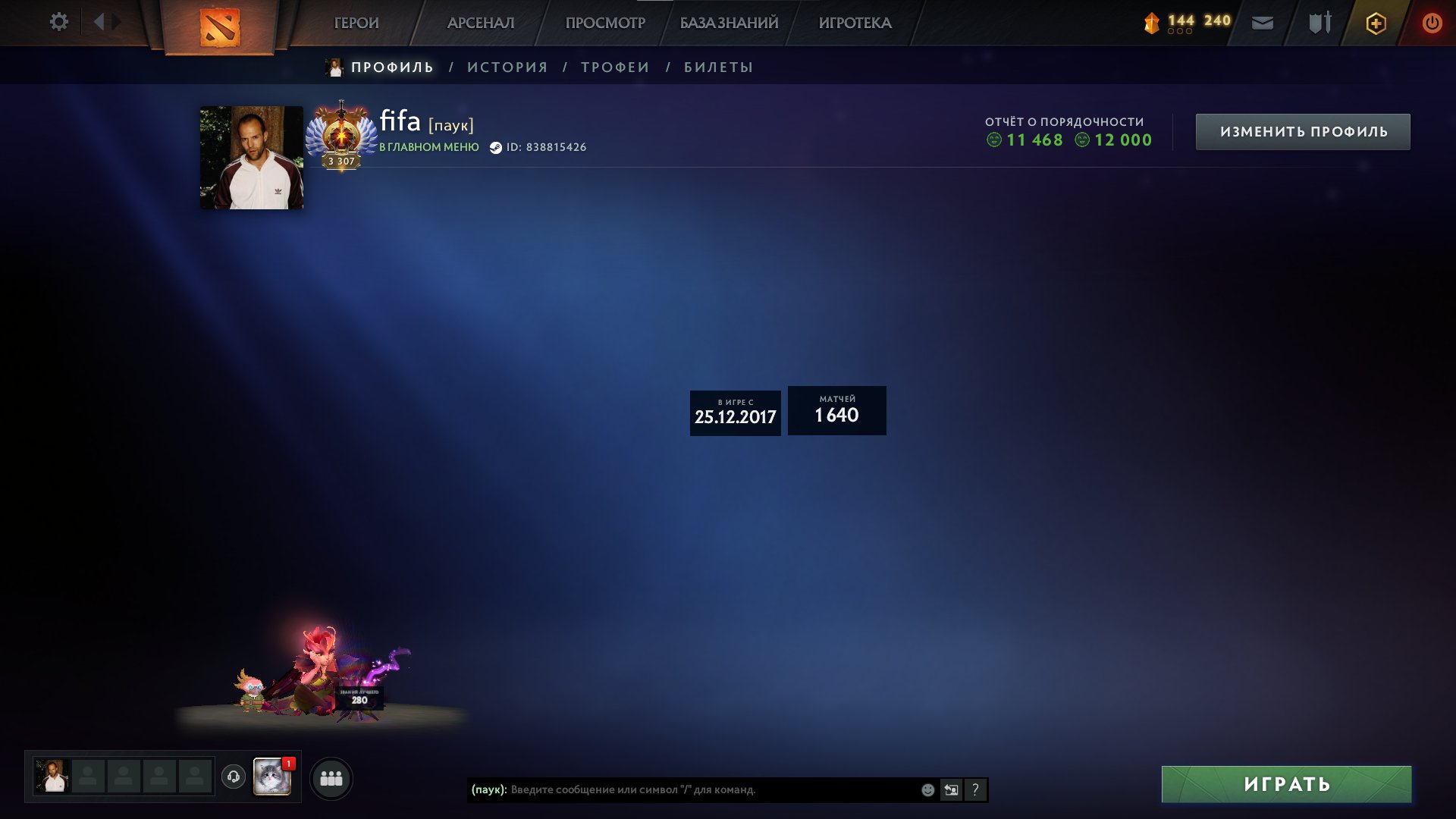Switch to the ИСТОРИЯ tab

[507, 67]
